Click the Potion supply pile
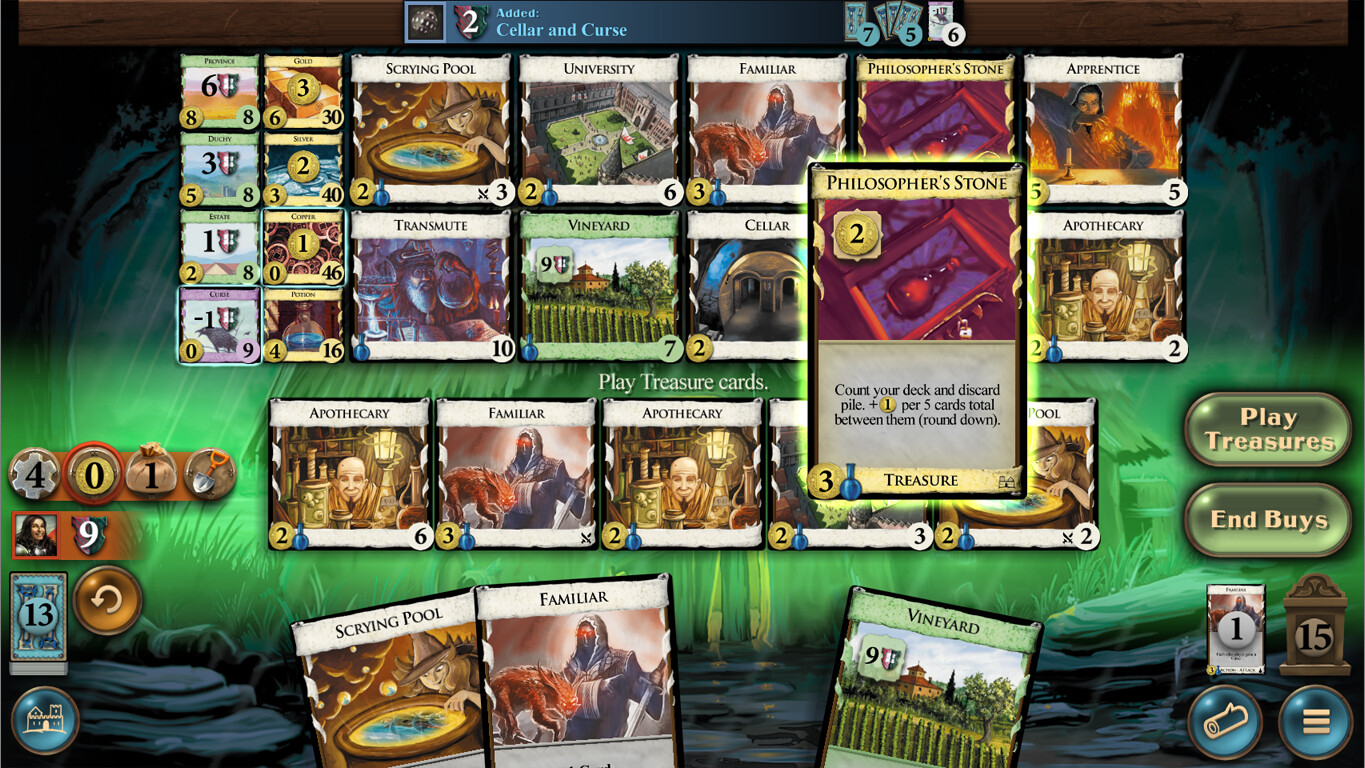 [303, 323]
